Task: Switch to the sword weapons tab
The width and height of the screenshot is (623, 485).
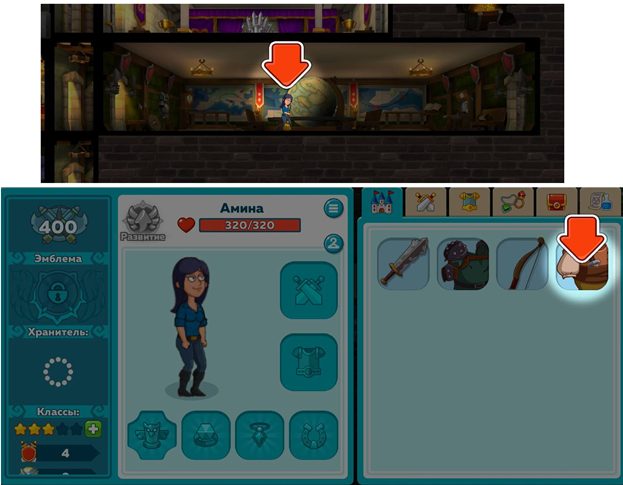Action: 429,203
